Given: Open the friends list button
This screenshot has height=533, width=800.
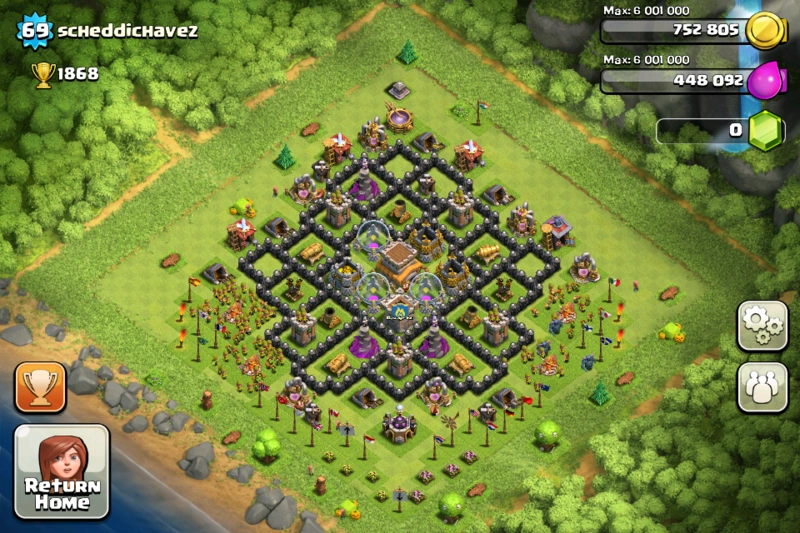Looking at the screenshot, I should (762, 386).
